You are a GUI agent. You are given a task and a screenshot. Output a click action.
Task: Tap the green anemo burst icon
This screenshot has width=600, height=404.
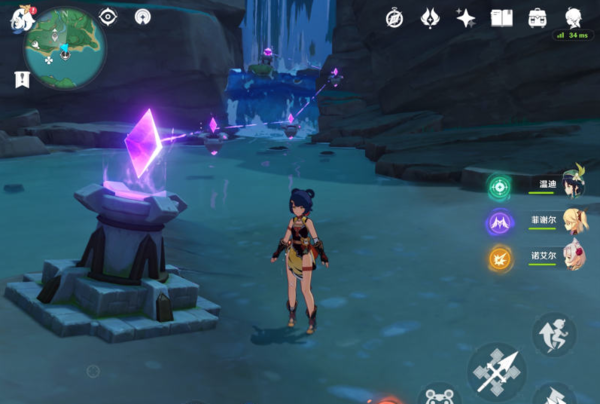[x=499, y=187]
